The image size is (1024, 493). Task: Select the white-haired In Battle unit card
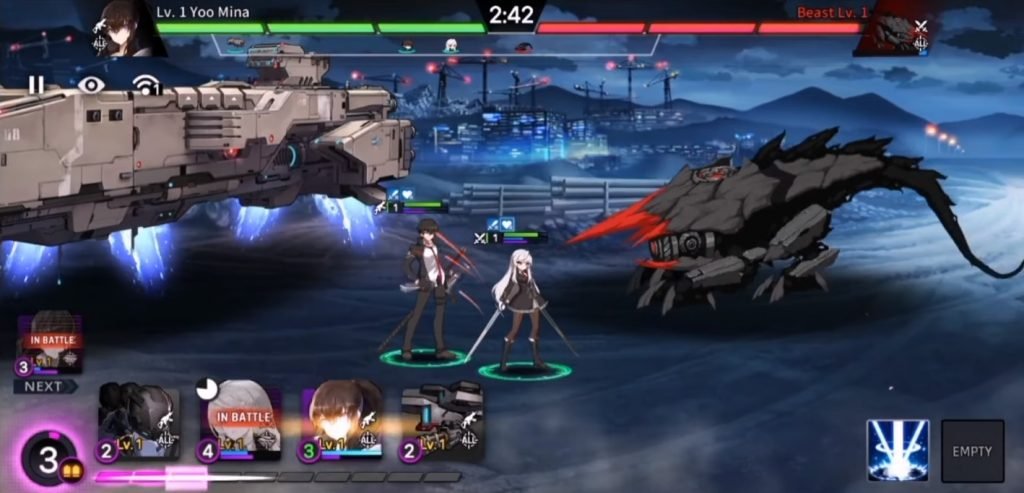click(240, 422)
